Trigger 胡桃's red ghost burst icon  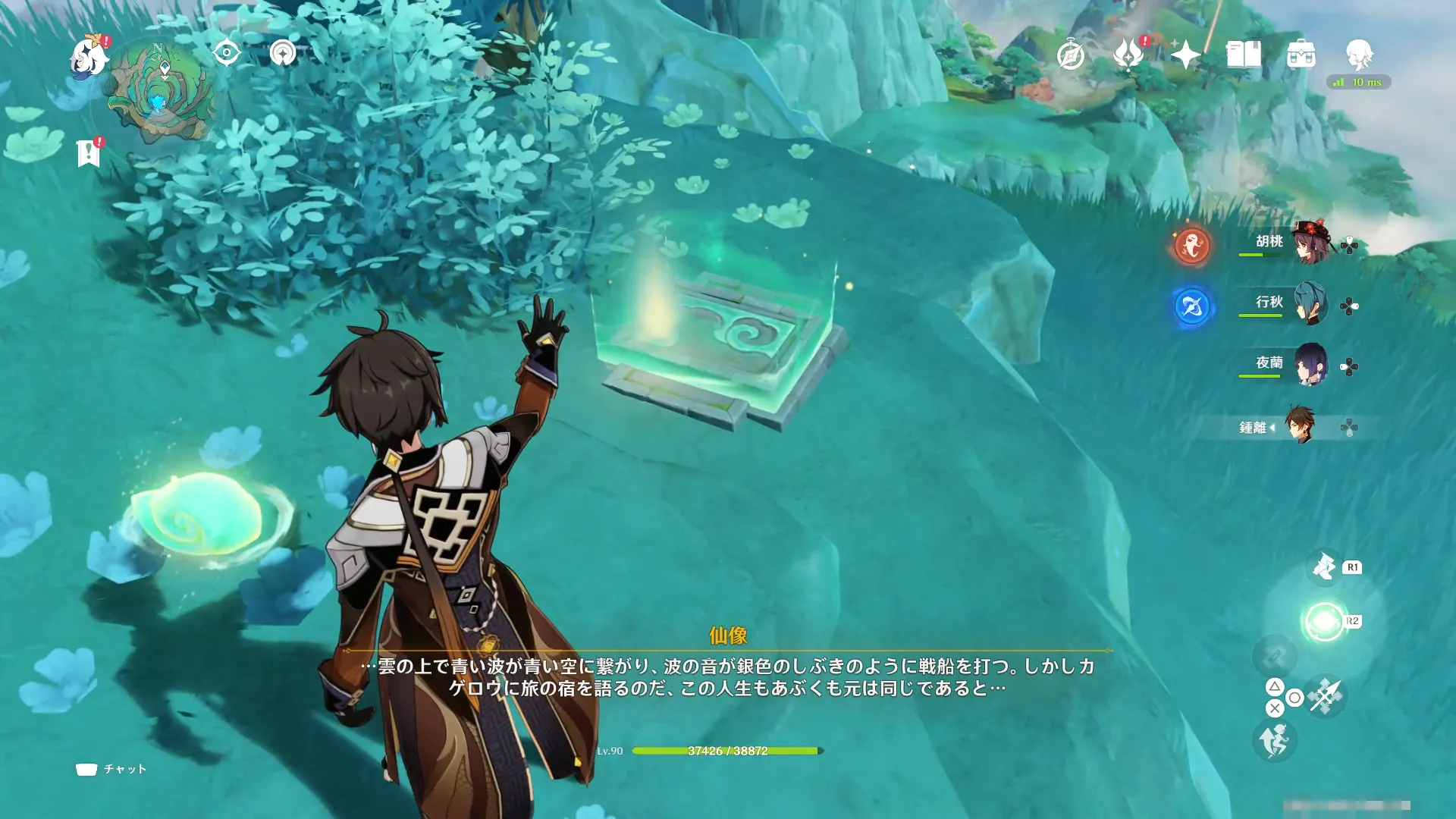(x=1191, y=246)
